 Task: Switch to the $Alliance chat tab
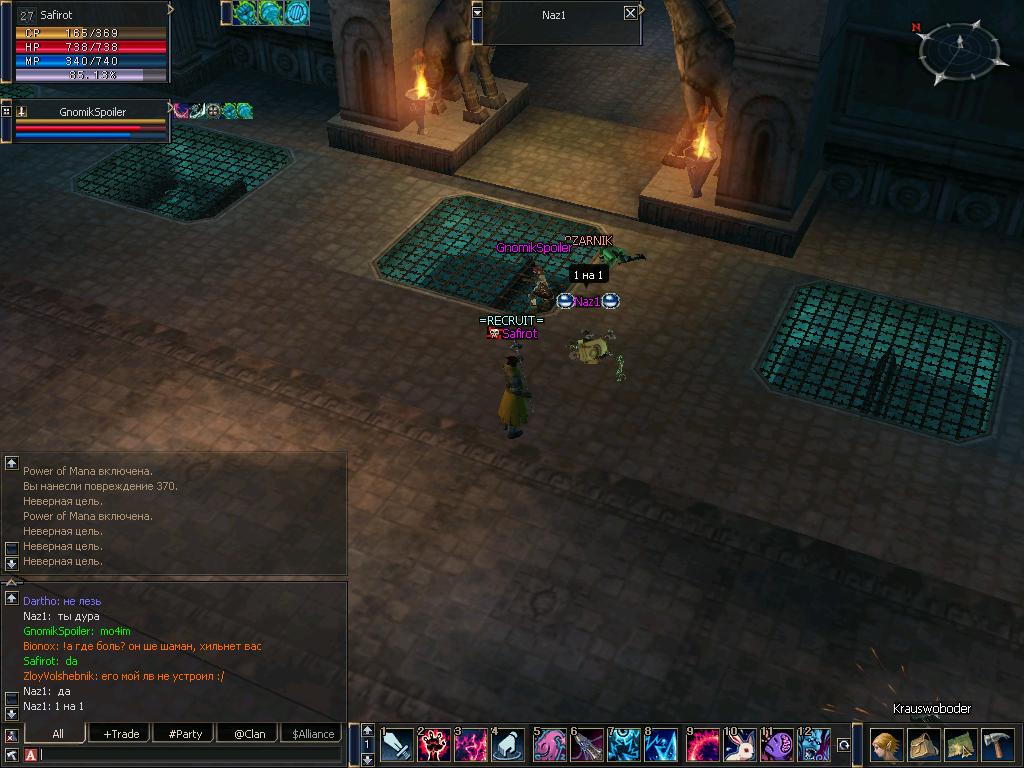click(x=312, y=733)
